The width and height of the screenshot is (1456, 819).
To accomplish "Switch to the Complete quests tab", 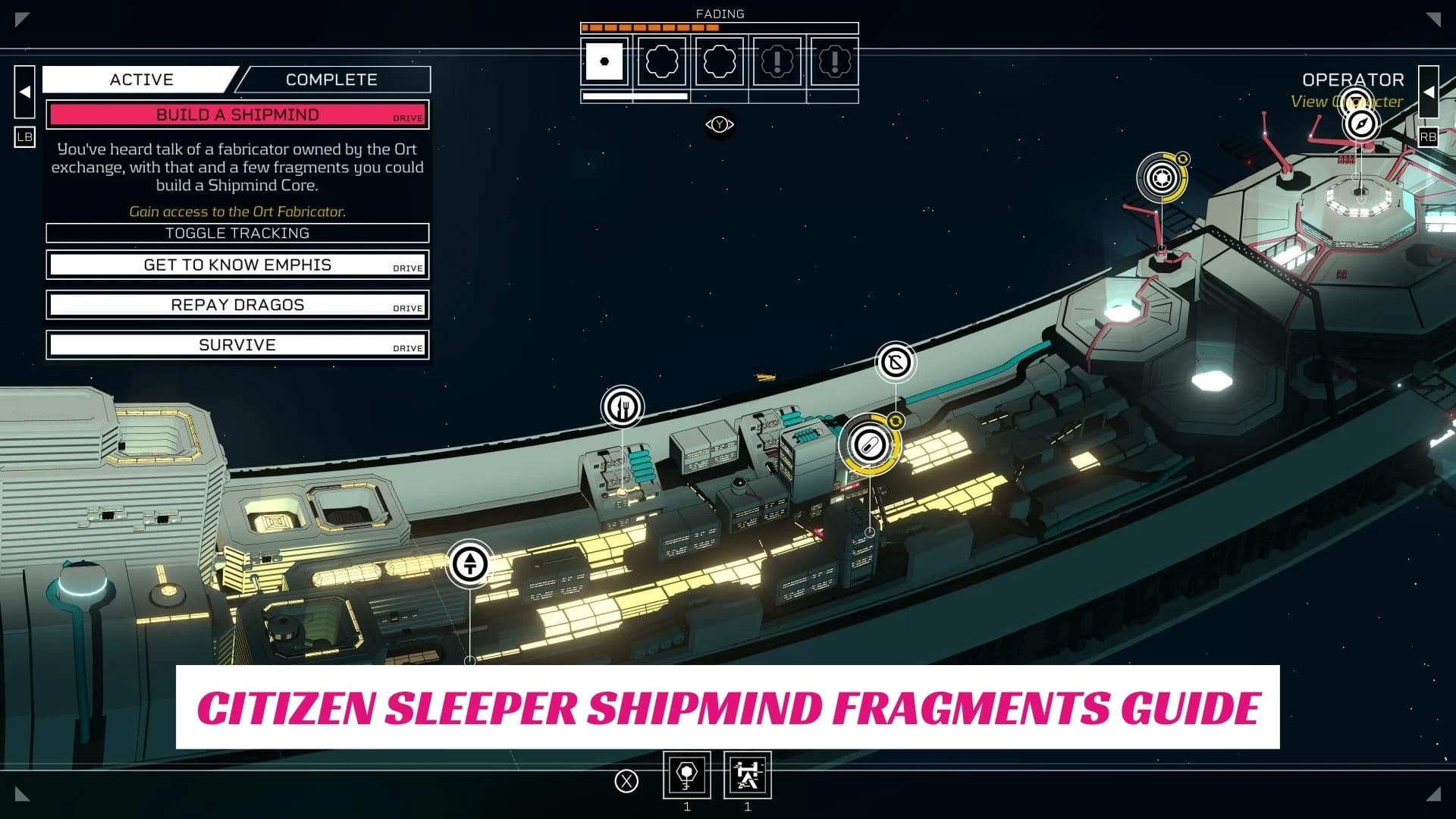I will (331, 80).
